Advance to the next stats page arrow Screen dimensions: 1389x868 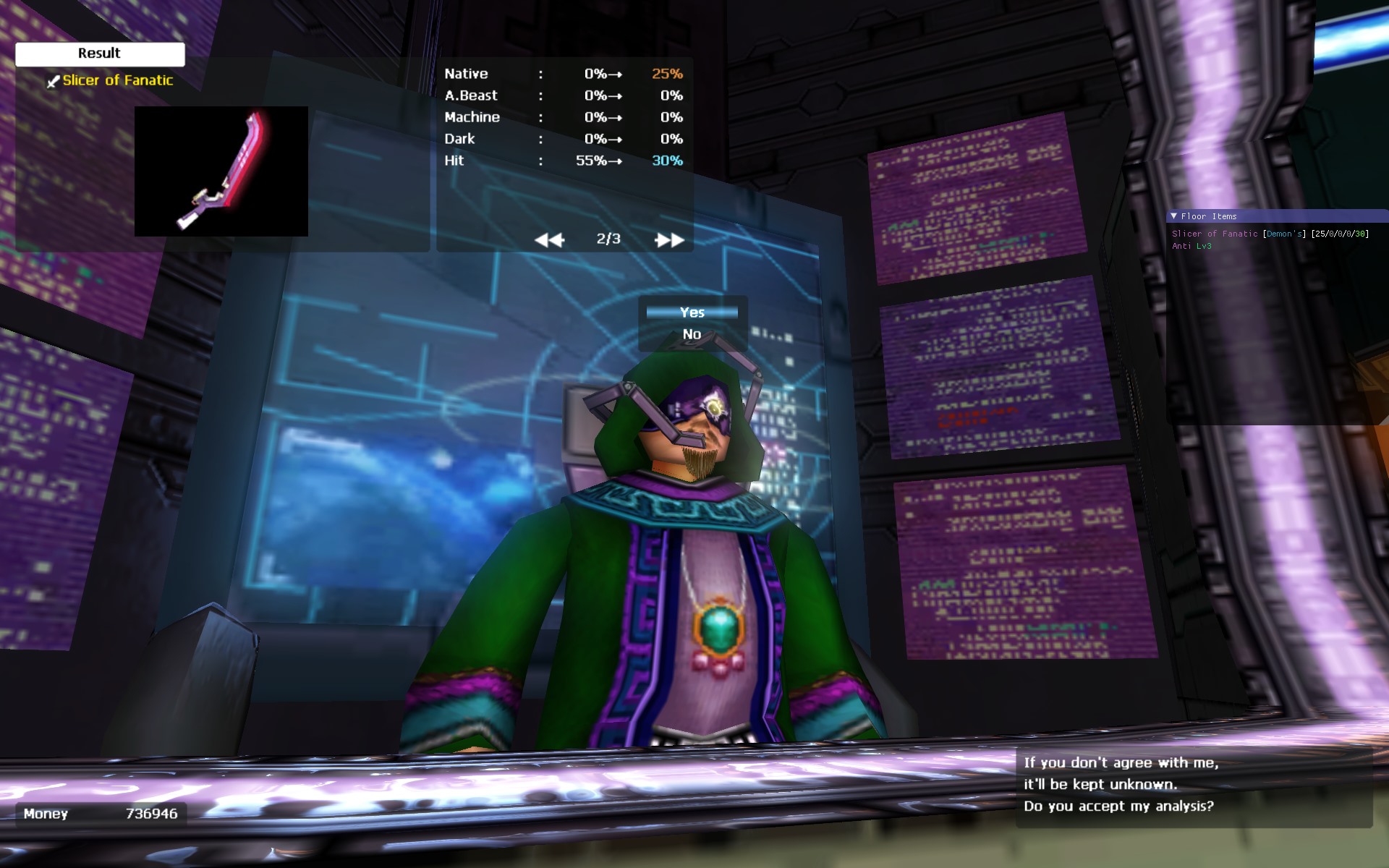pos(669,240)
